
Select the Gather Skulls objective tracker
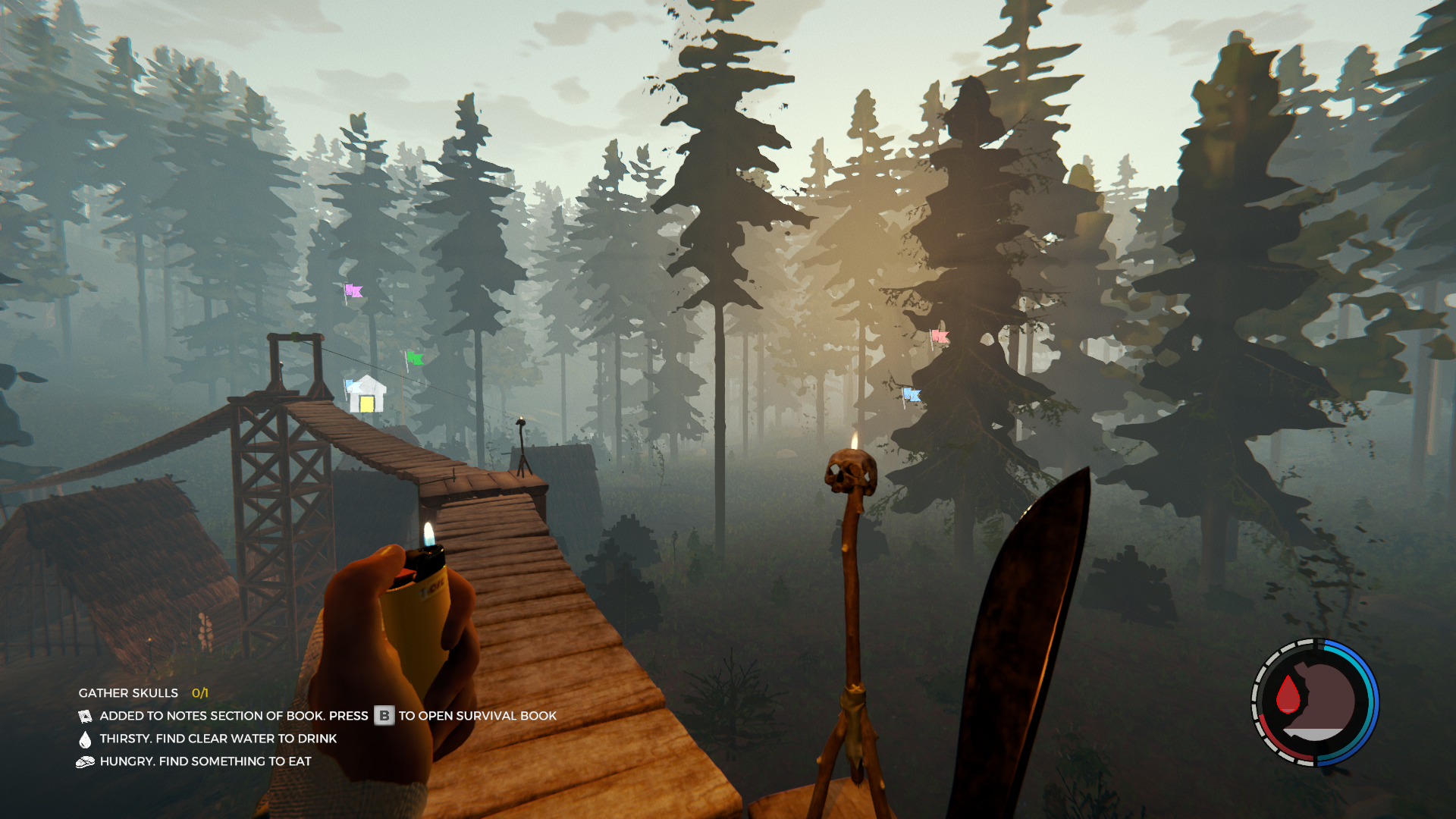point(143,693)
